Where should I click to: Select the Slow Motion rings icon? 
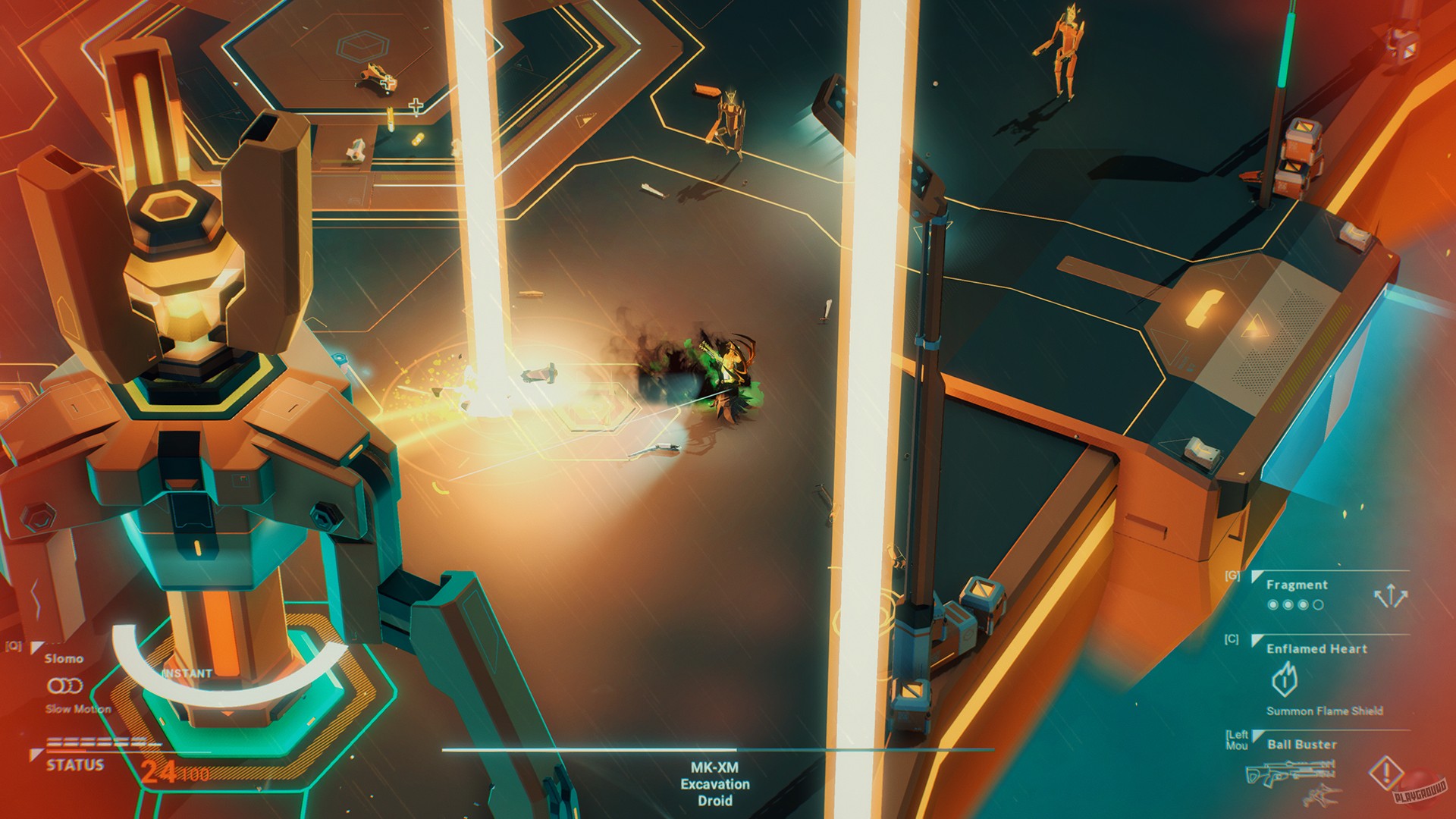pyautogui.click(x=66, y=686)
